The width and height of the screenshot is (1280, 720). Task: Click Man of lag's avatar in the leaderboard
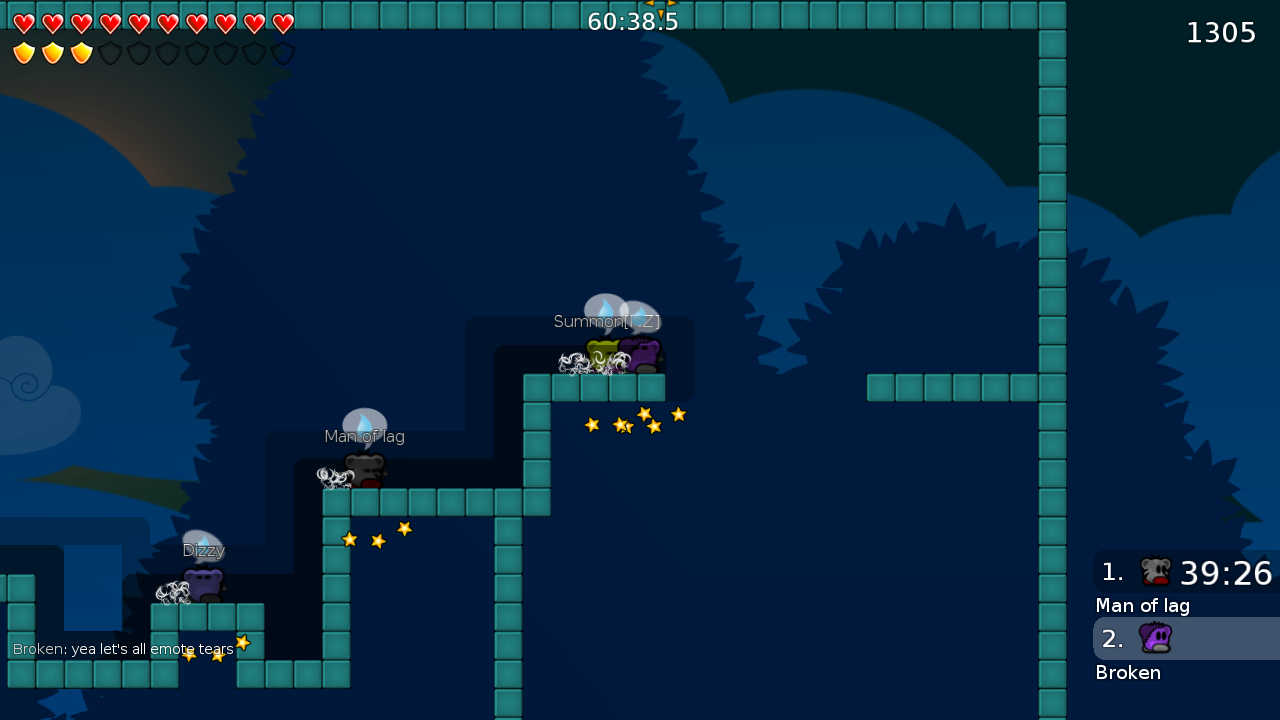[x=1155, y=572]
